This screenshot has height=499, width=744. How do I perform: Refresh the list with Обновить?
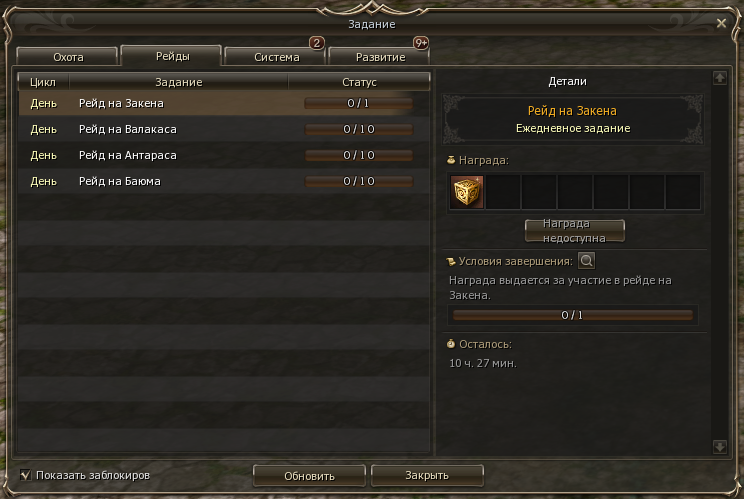pos(310,475)
